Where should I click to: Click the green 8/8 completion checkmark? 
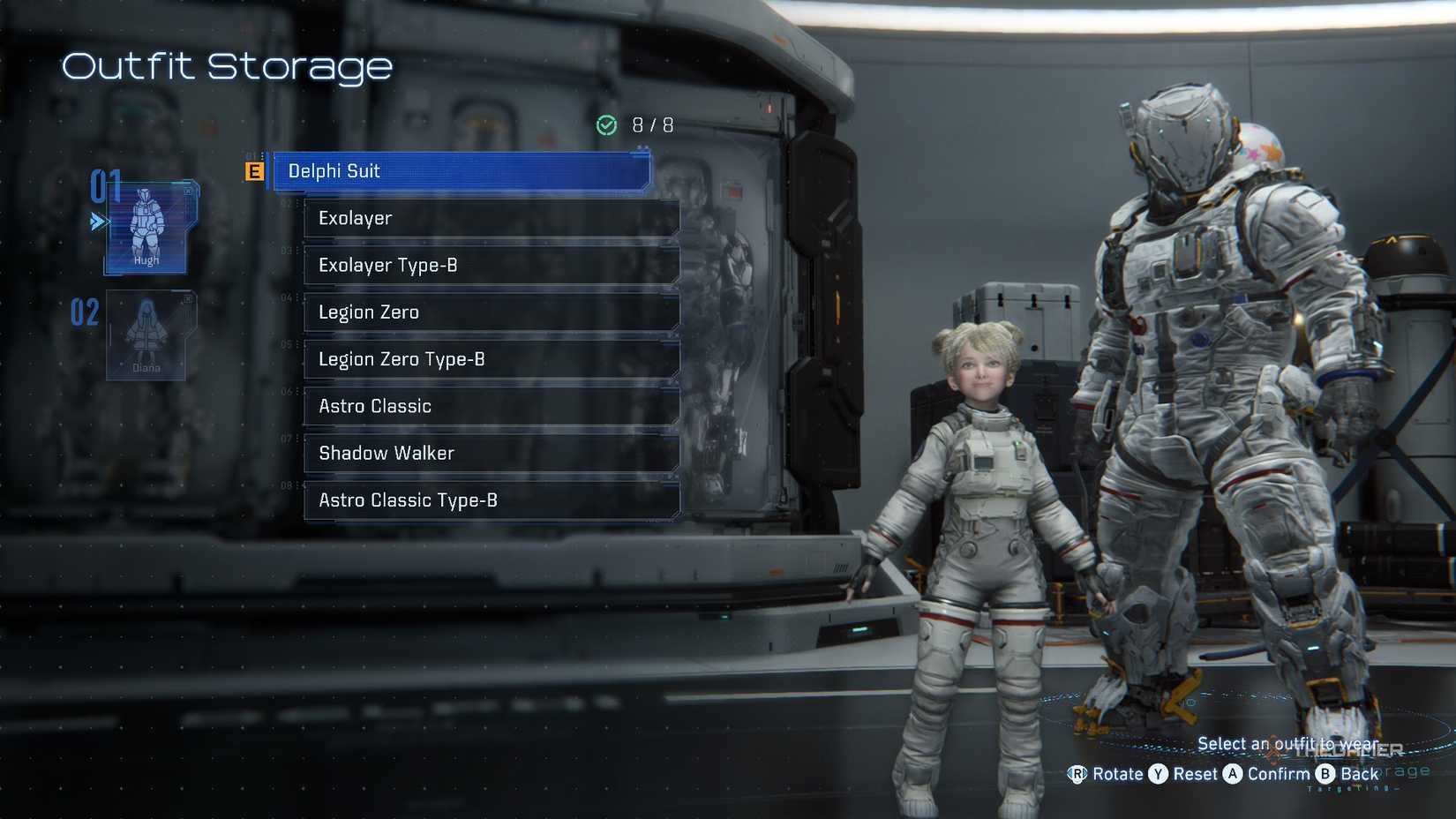[606, 125]
